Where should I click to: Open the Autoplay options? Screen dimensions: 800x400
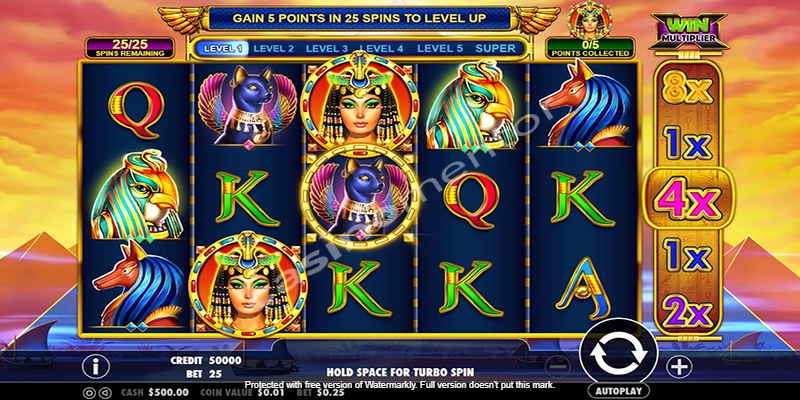[617, 390]
